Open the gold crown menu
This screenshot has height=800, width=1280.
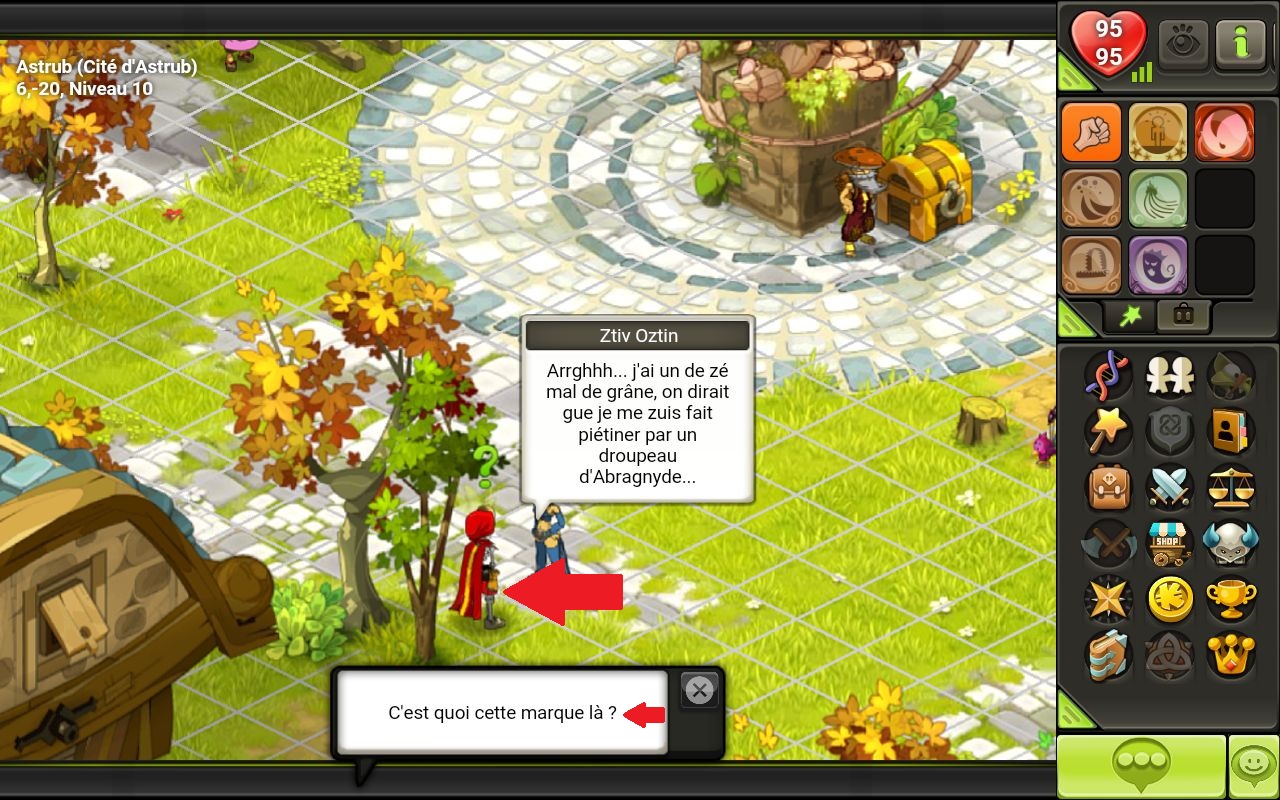[1231, 655]
